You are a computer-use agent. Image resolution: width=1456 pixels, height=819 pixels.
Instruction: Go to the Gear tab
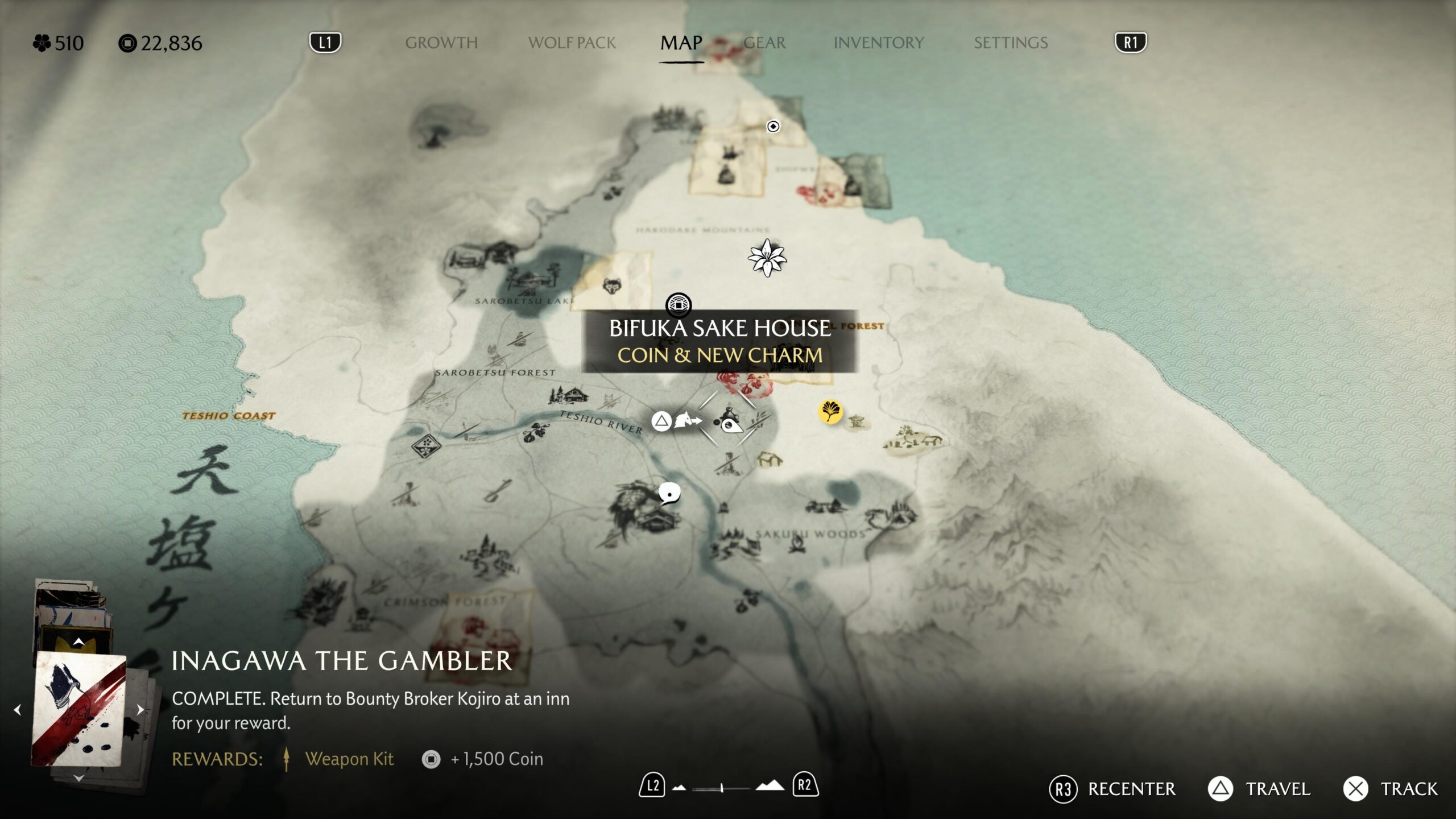764,43
